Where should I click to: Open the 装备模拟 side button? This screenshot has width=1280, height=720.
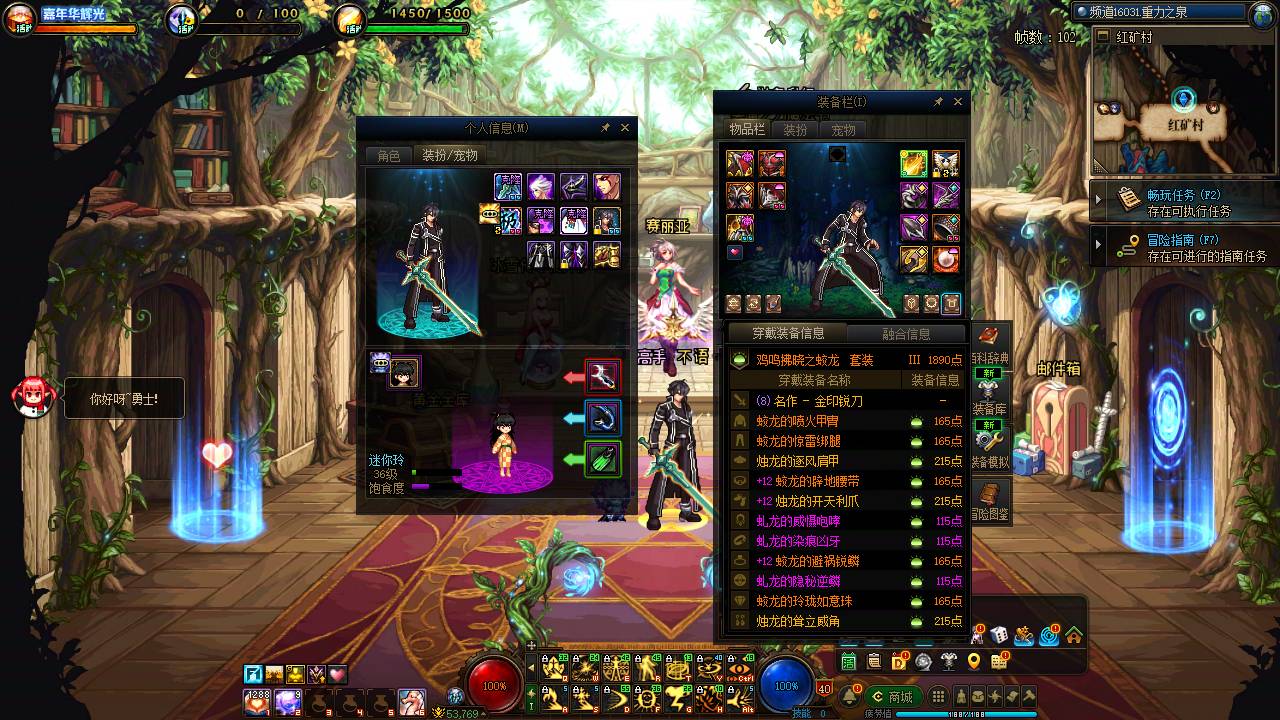pos(990,446)
